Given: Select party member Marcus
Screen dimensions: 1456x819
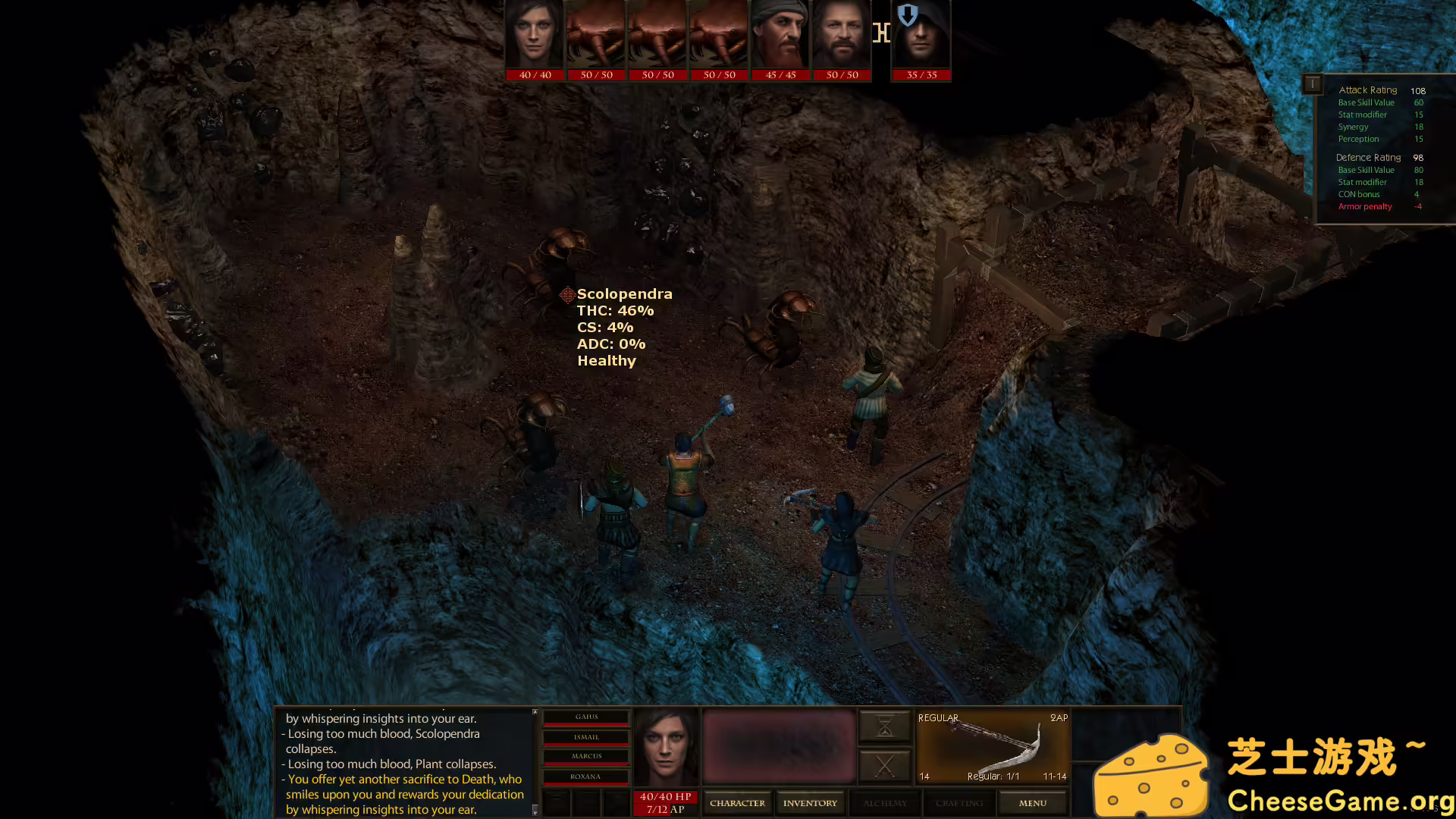Looking at the screenshot, I should pyautogui.click(x=586, y=757).
